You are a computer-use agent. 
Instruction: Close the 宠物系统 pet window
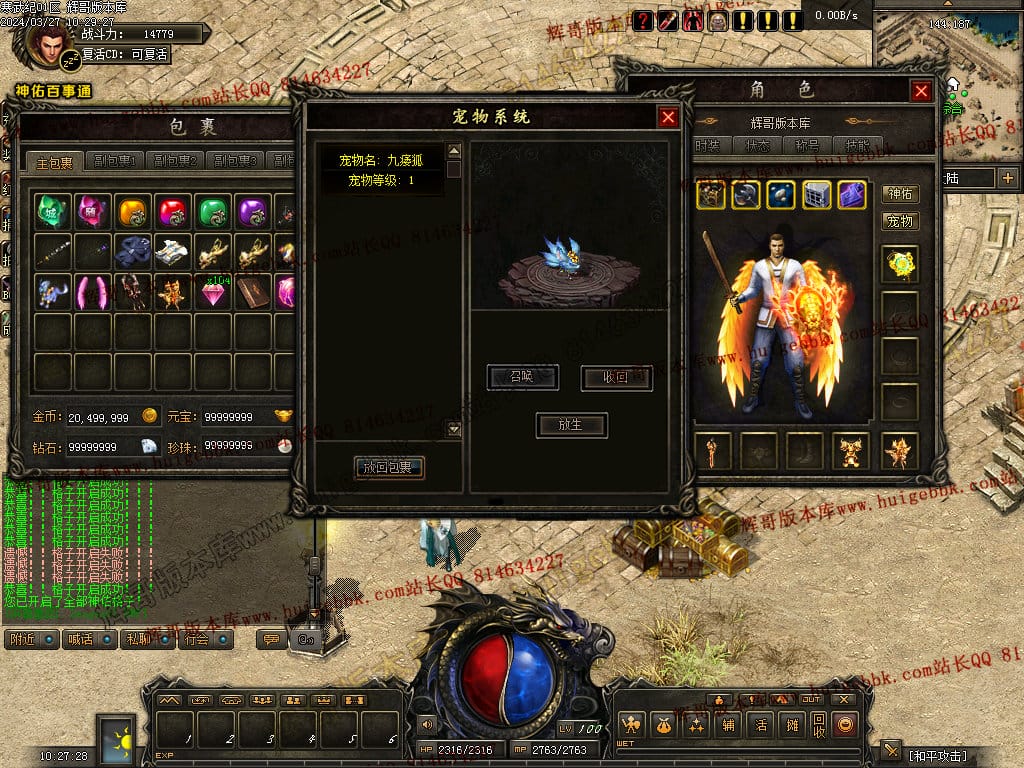668,117
